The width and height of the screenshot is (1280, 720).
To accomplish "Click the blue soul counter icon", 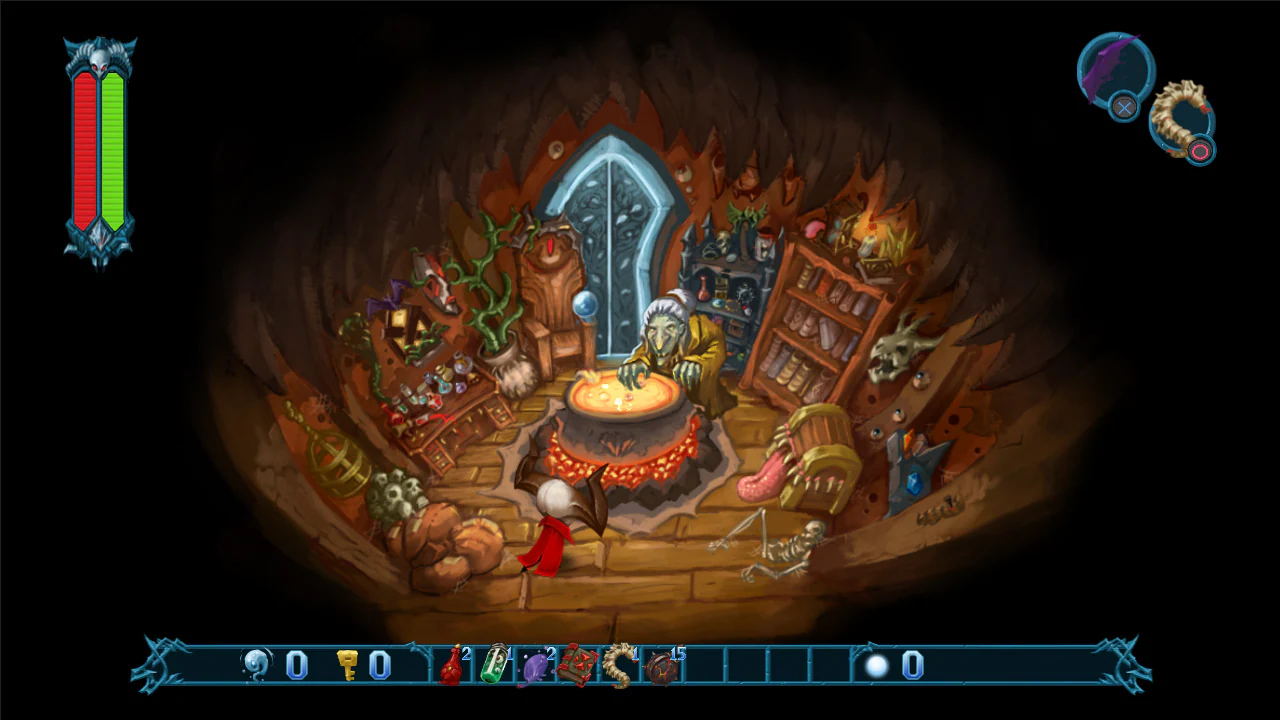I will point(256,662).
